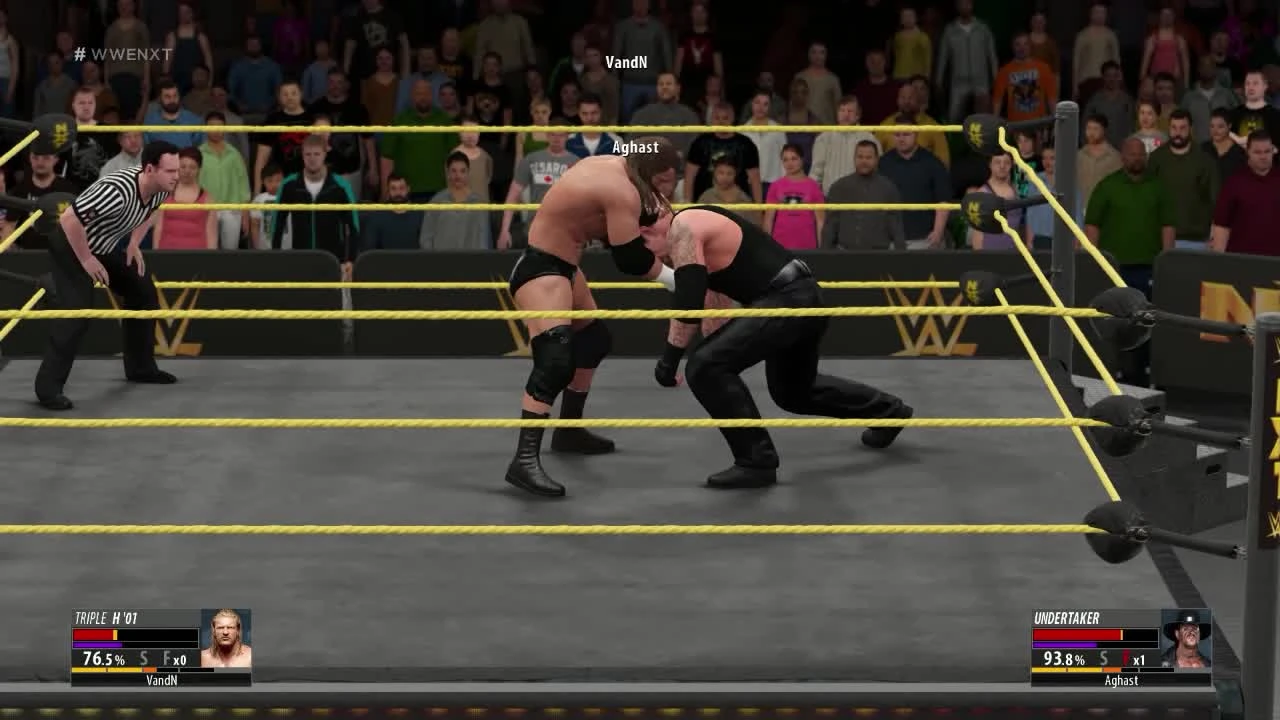Click the F finisher indicator for Triple H
Screen dimensions: 1280x720
165,660
